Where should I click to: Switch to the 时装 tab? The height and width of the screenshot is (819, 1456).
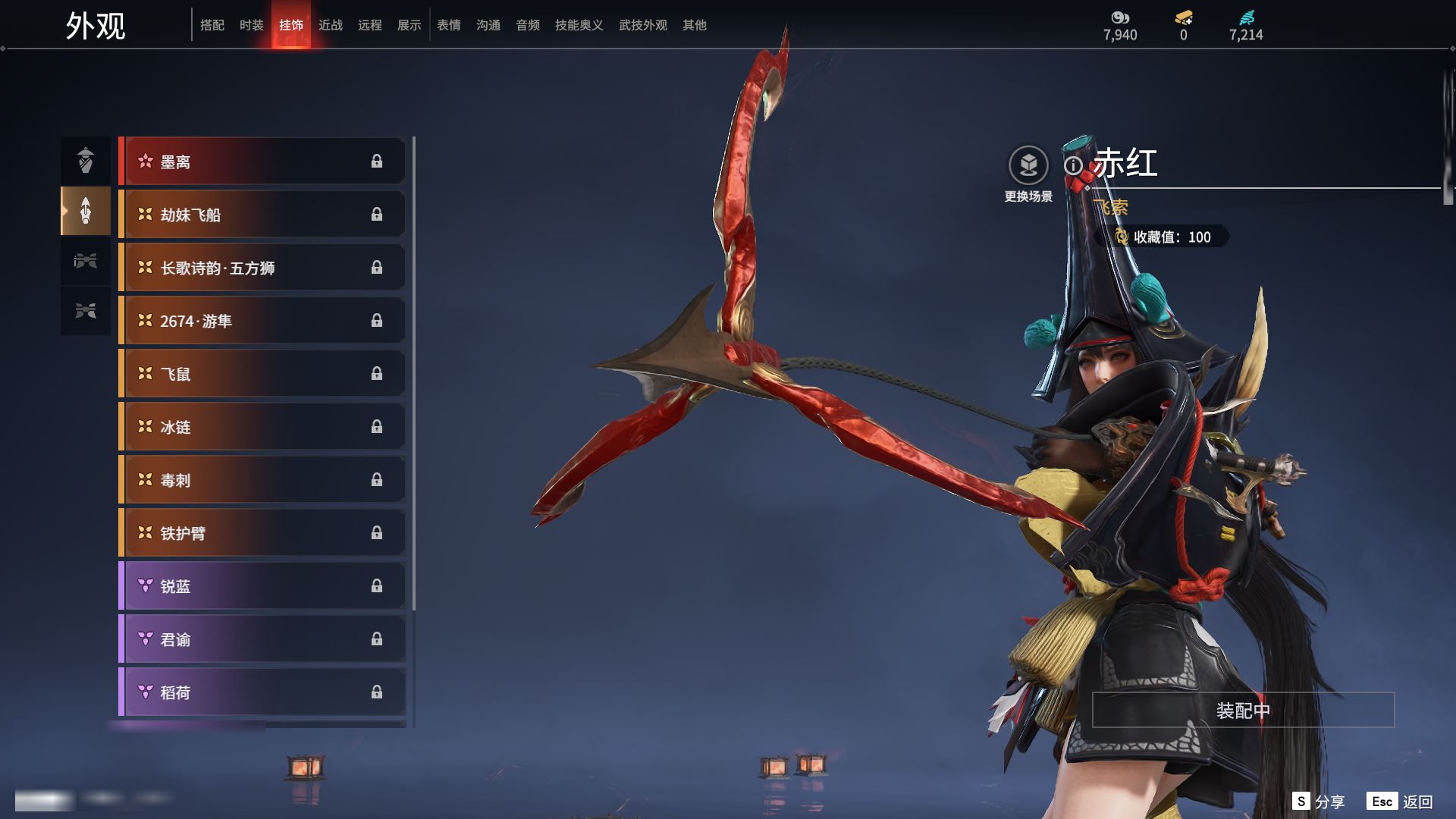(251, 25)
